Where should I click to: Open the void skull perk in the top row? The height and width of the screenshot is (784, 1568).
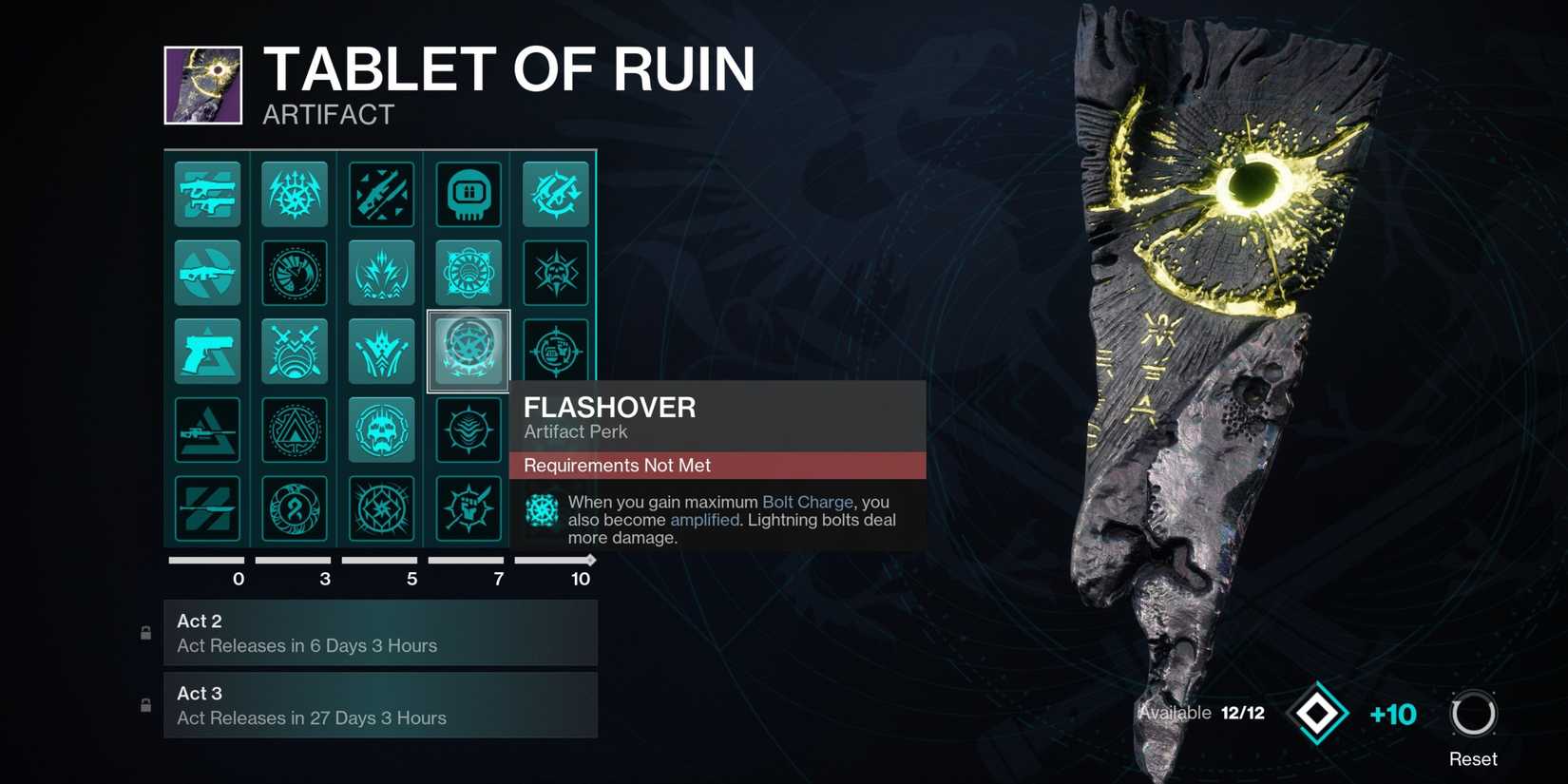[x=468, y=194]
